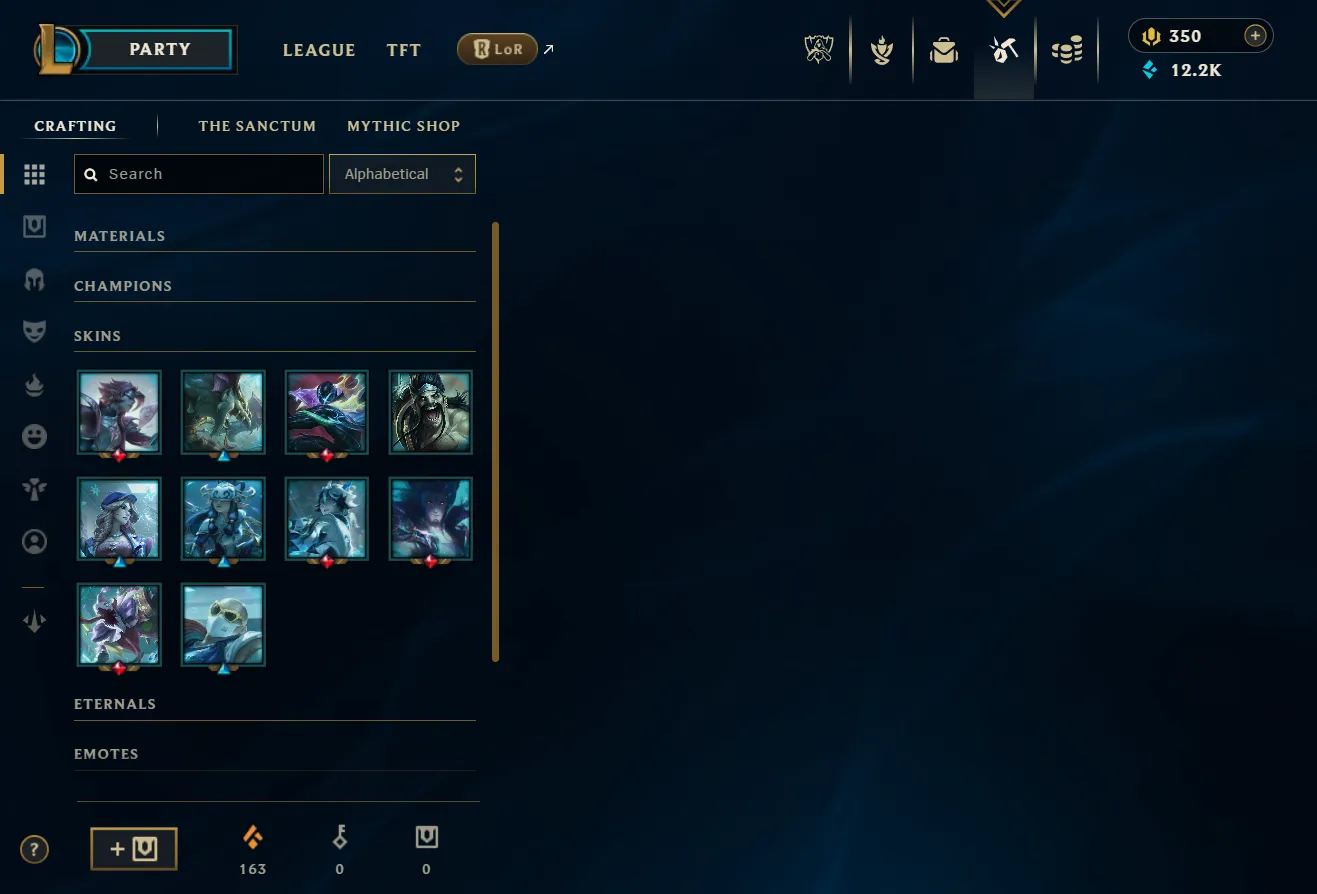Screen dimensions: 1317x894
Task: Switch to the TFT menu item
Action: coord(403,50)
